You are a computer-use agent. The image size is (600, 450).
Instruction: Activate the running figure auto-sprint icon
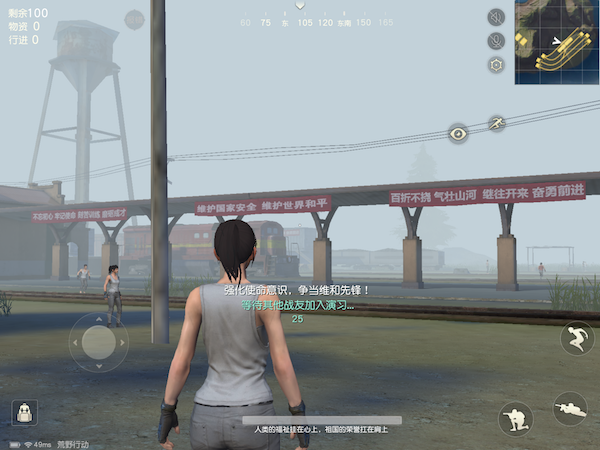coord(496,124)
